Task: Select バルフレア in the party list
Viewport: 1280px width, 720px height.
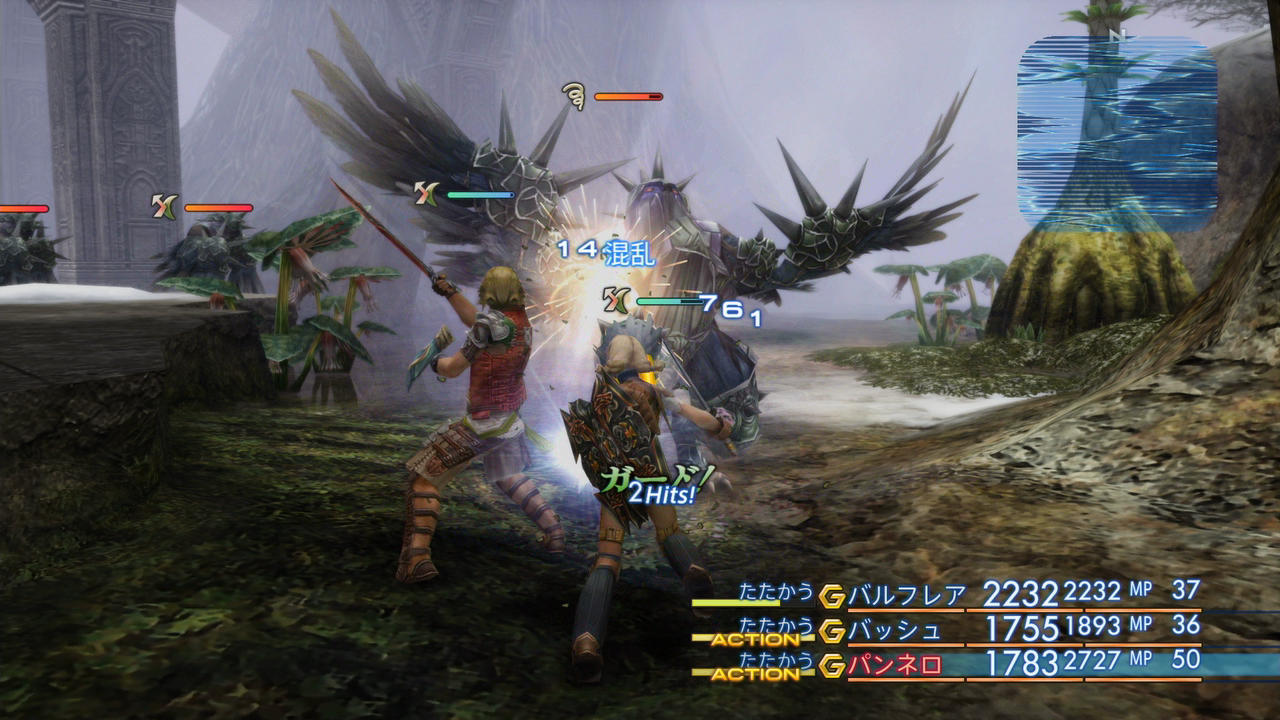Action: [x=907, y=595]
